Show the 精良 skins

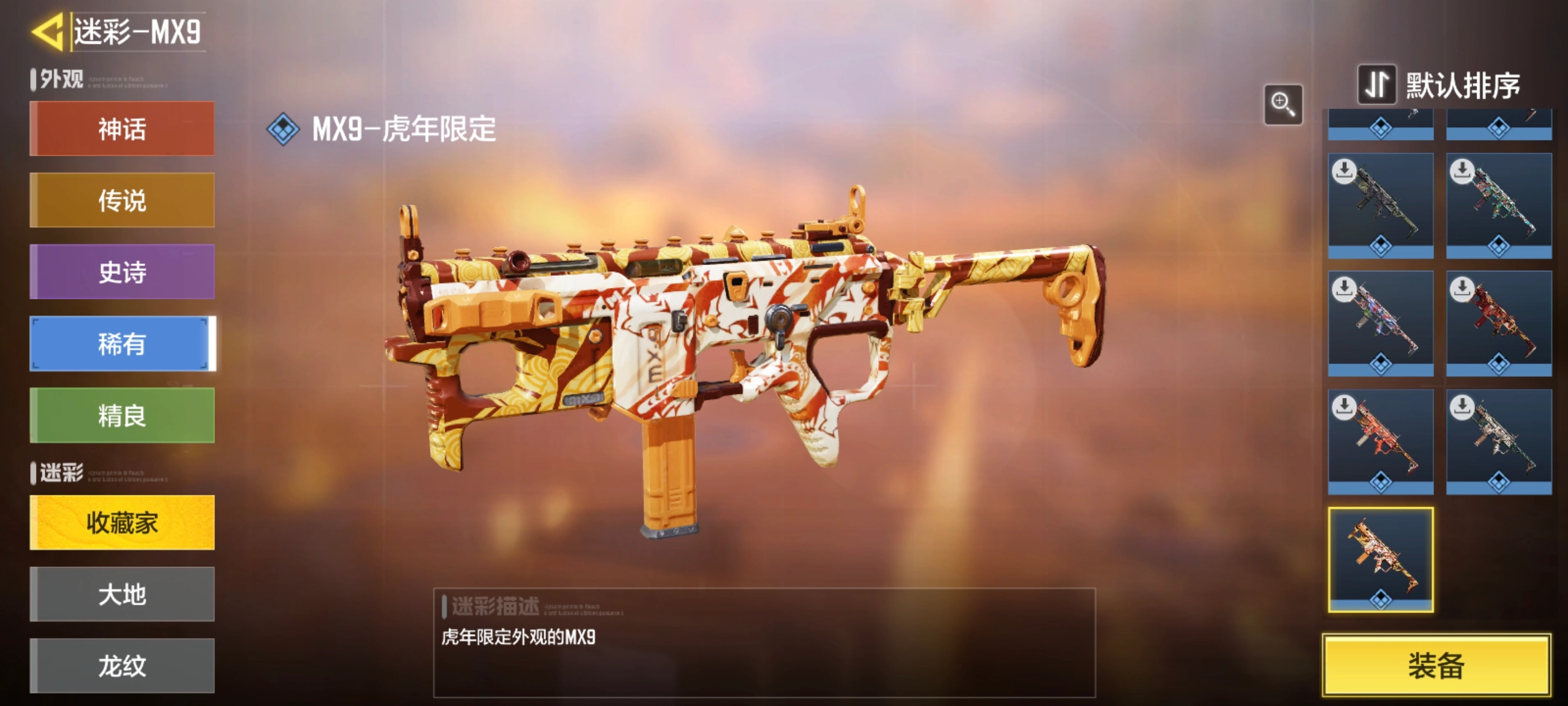click(x=122, y=415)
